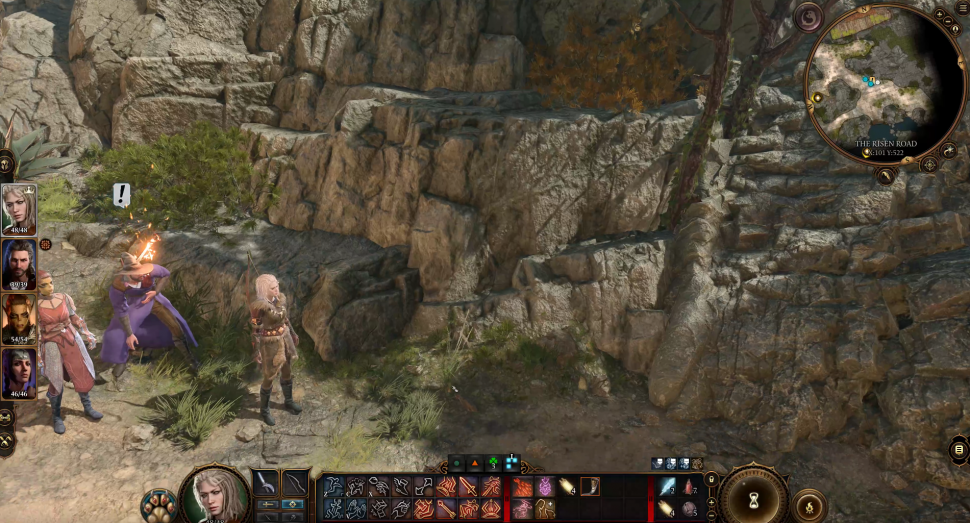Activate the paw print button by portrait

pyautogui.click(x=157, y=503)
